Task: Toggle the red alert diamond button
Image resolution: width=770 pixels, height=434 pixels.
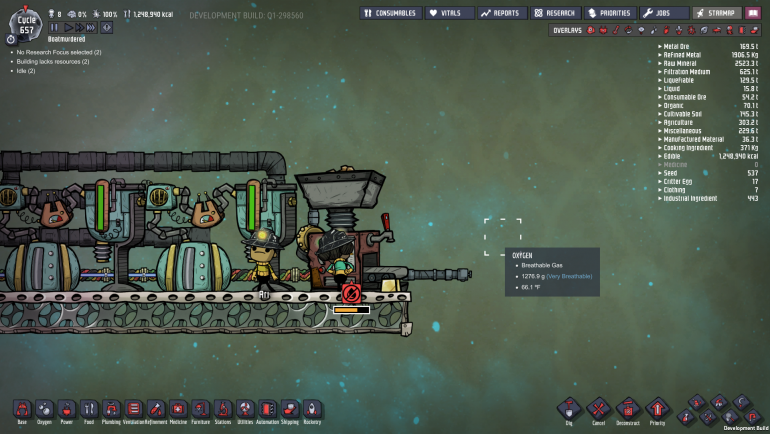Action: [x=106, y=27]
